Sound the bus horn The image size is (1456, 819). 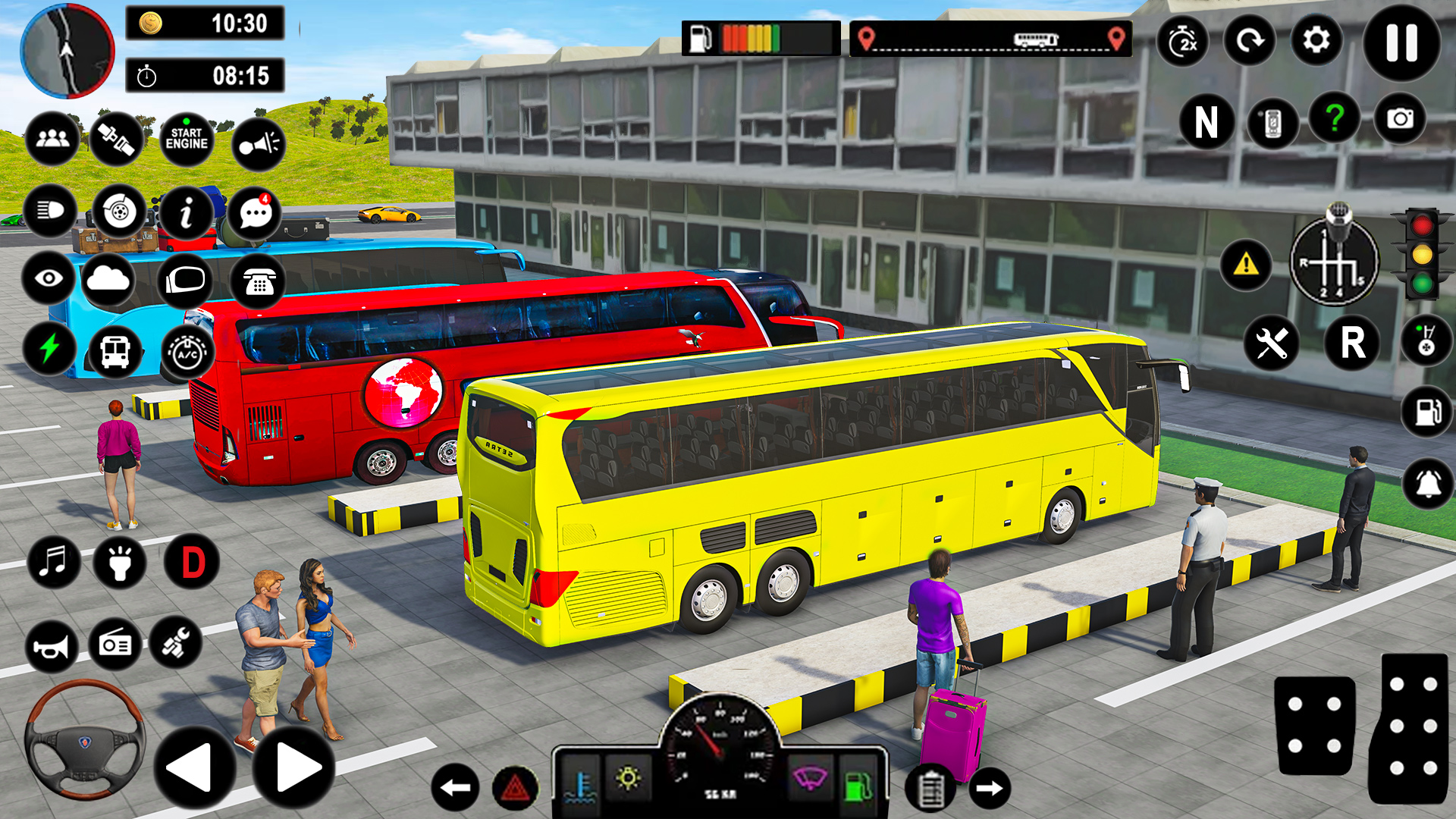[x=52, y=647]
